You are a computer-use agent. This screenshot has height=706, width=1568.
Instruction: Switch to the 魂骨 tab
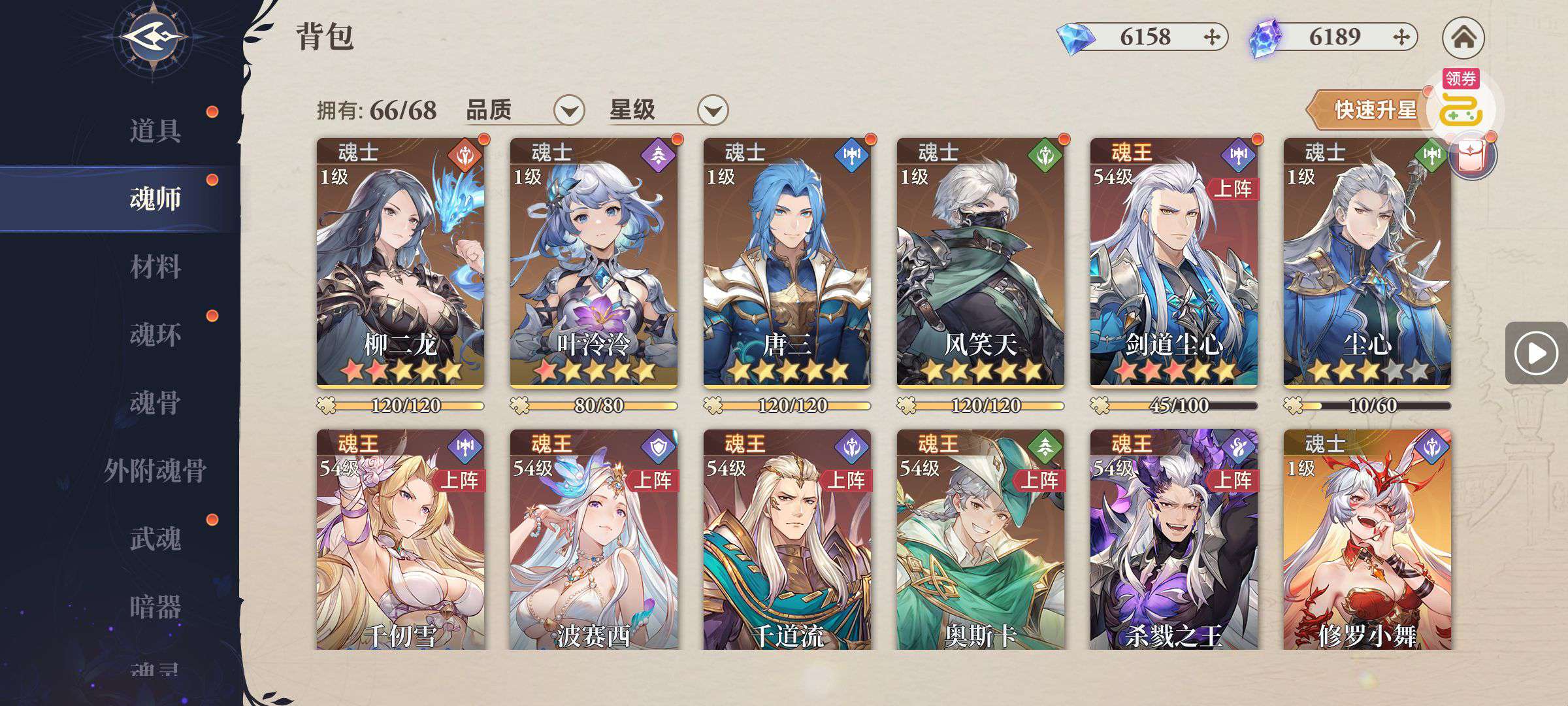pos(155,403)
